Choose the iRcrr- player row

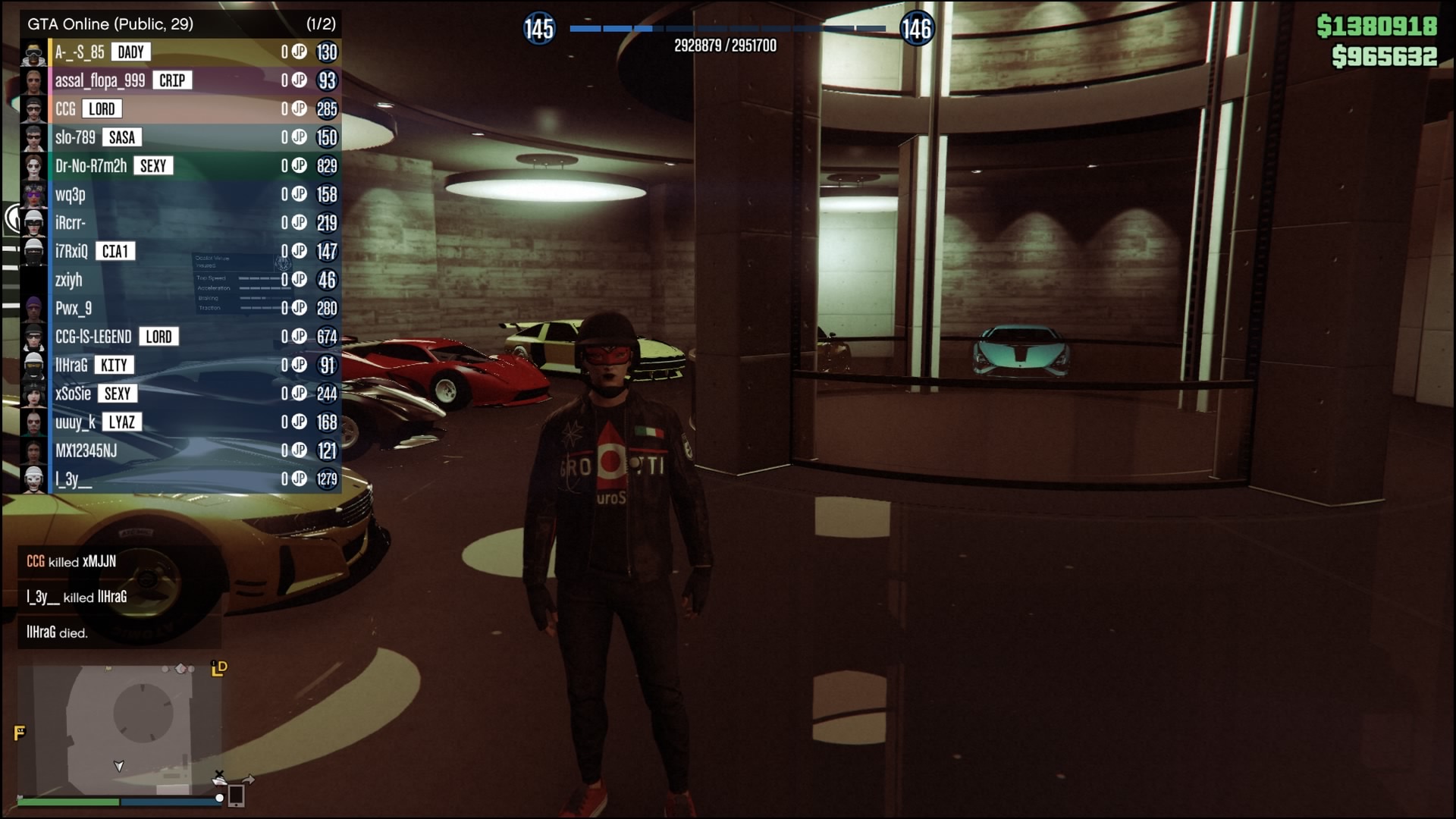tap(182, 223)
